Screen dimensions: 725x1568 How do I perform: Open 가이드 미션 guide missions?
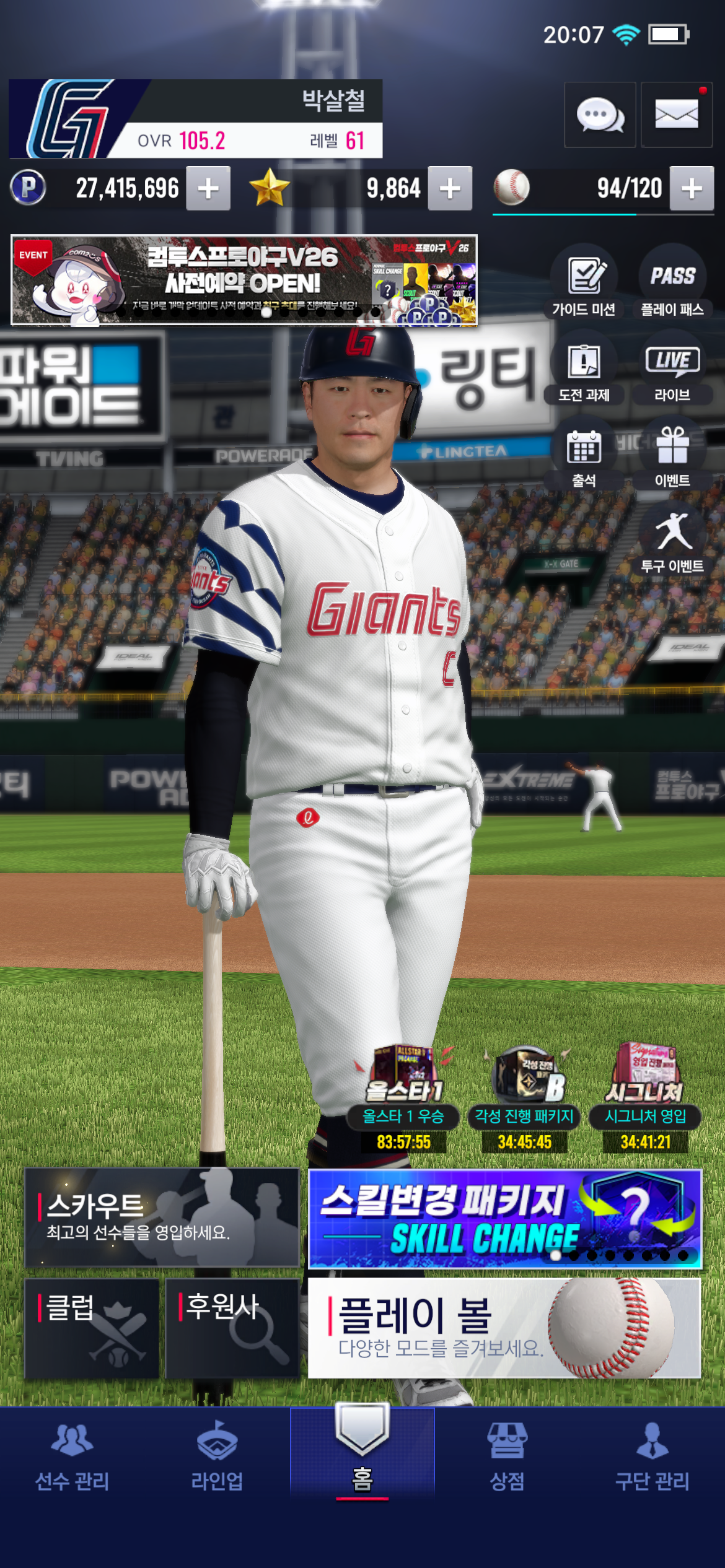point(584,282)
